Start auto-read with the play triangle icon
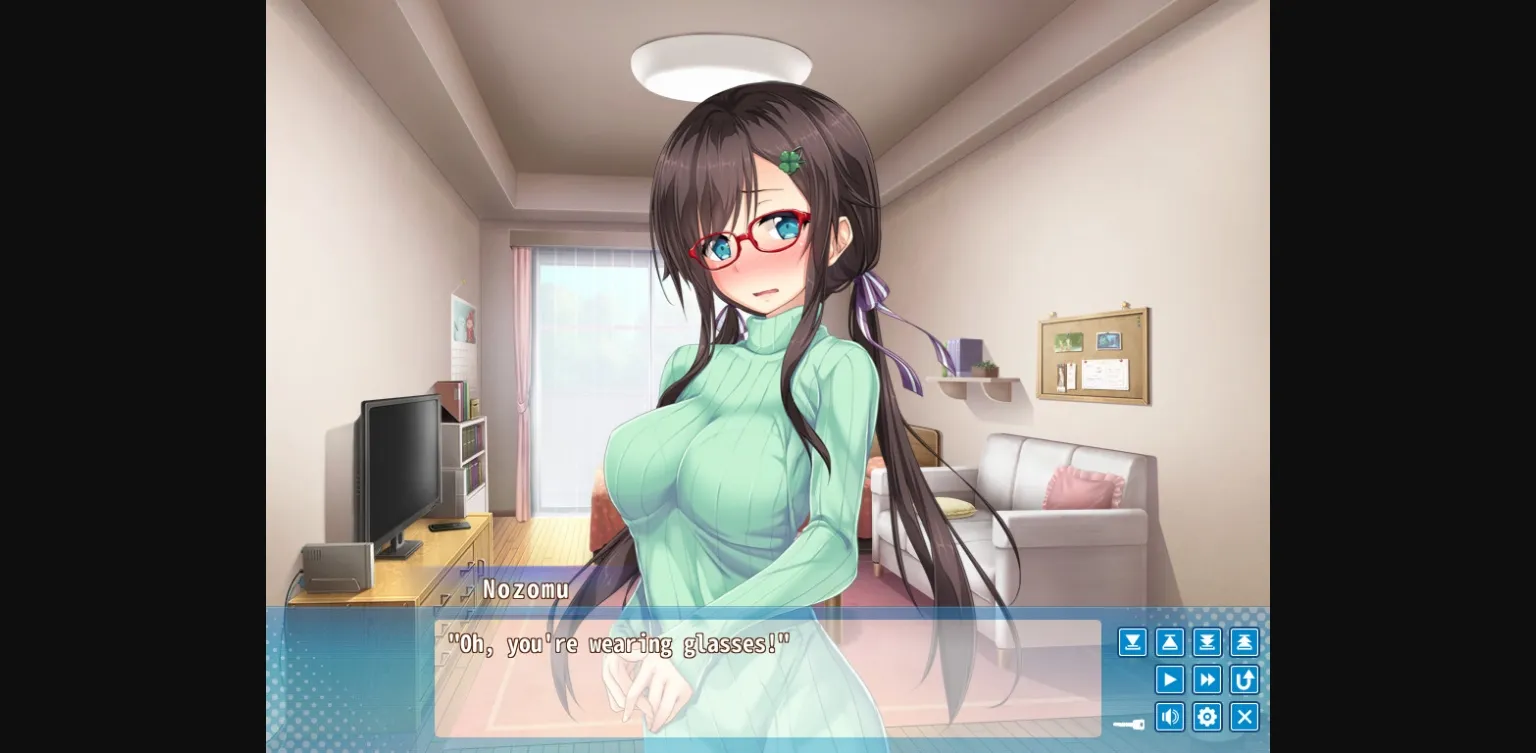Screen dimensions: 1536x753 tap(1170, 680)
